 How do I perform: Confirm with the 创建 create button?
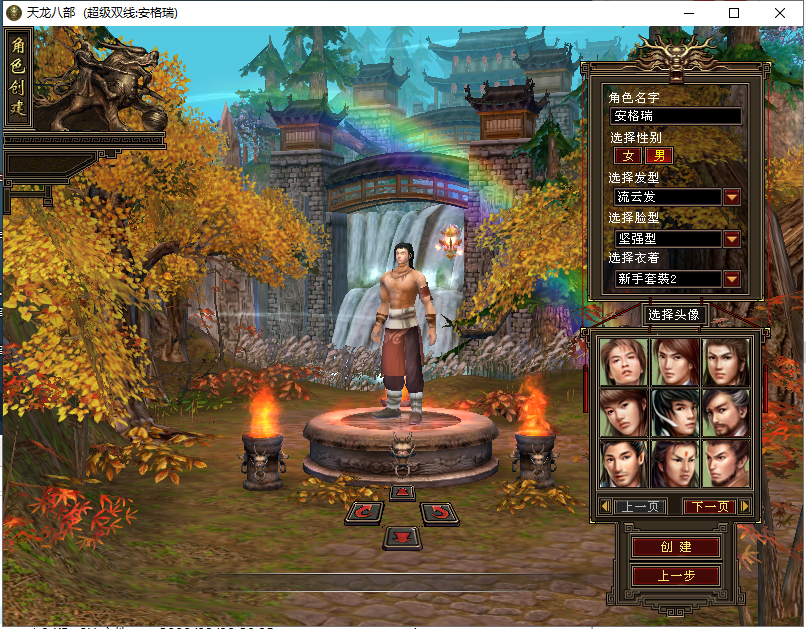tap(675, 548)
